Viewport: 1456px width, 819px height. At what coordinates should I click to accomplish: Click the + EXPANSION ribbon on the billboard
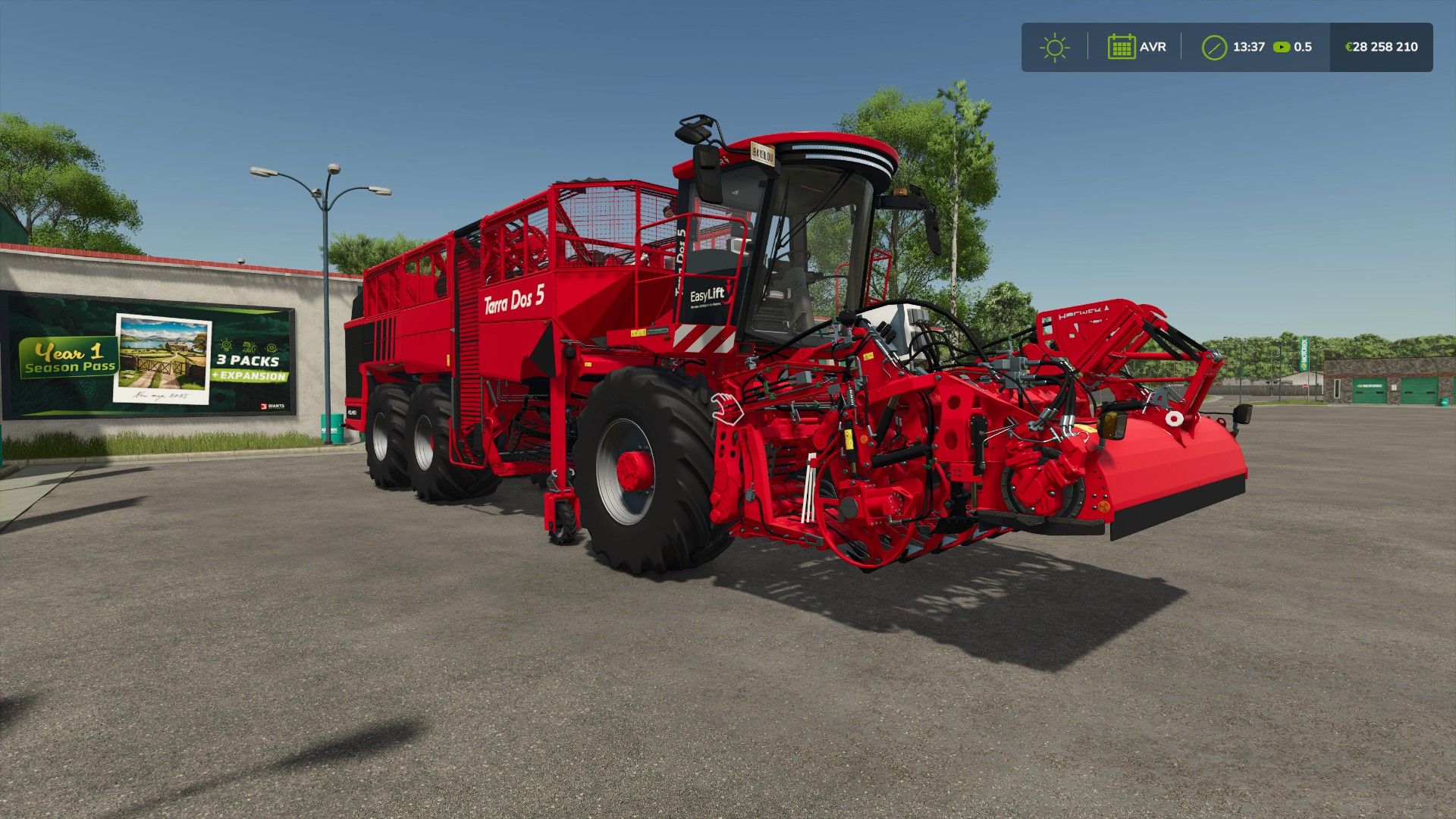point(251,375)
